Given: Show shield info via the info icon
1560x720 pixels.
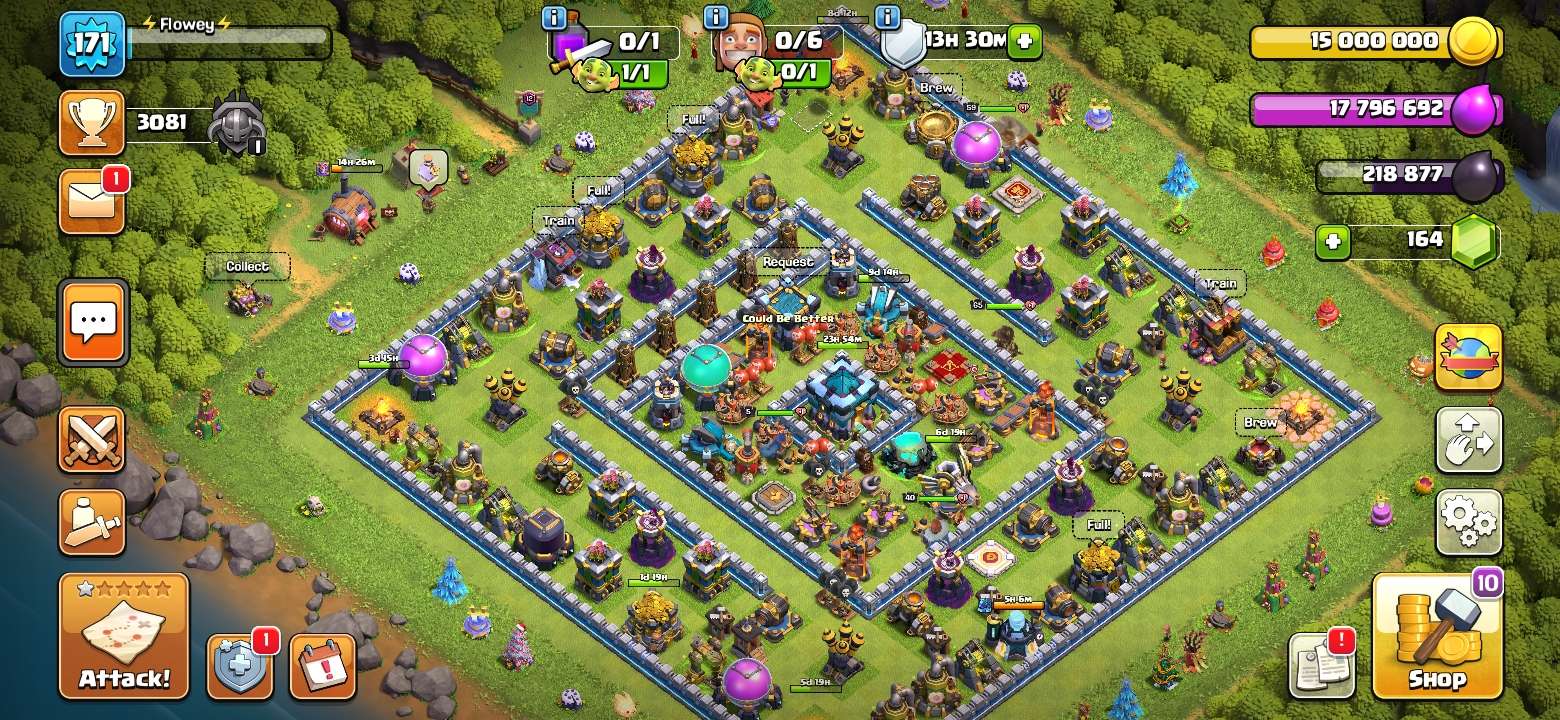Looking at the screenshot, I should 886,17.
